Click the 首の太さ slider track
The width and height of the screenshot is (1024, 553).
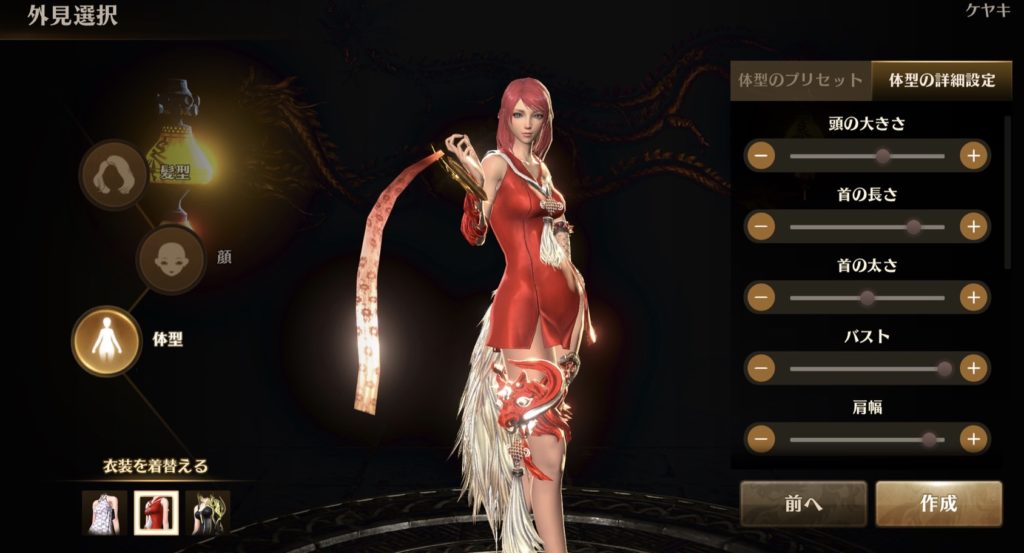(x=866, y=297)
